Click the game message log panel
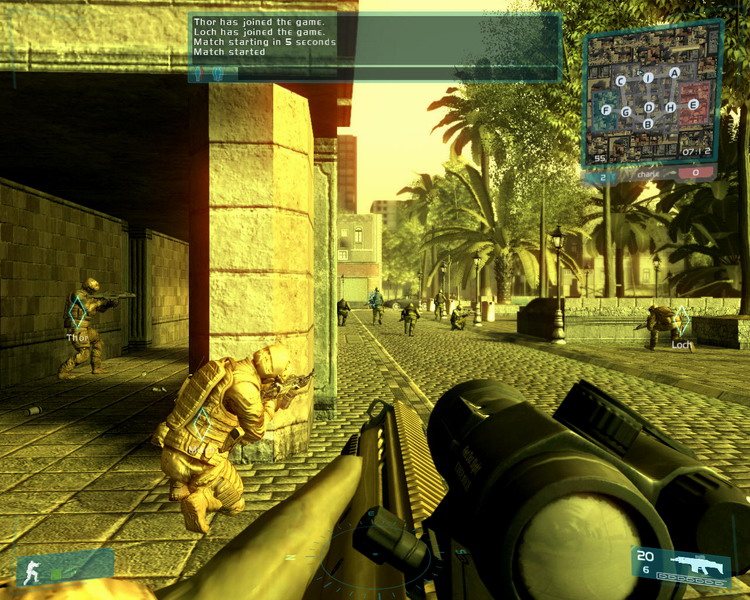 375,38
